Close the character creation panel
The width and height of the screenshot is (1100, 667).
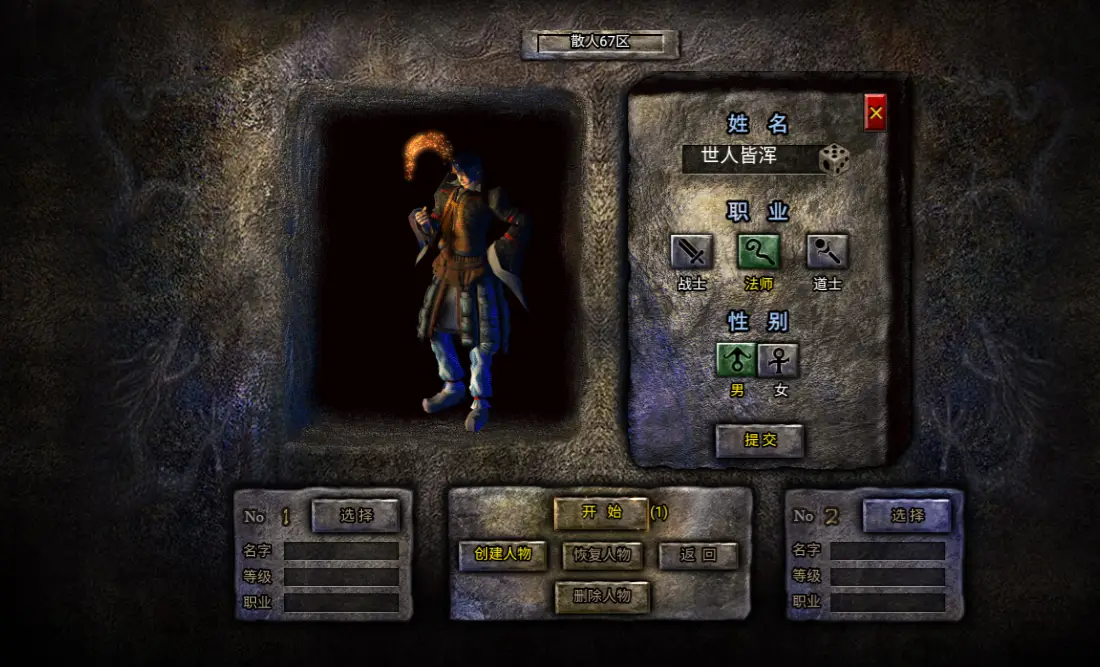click(875, 113)
